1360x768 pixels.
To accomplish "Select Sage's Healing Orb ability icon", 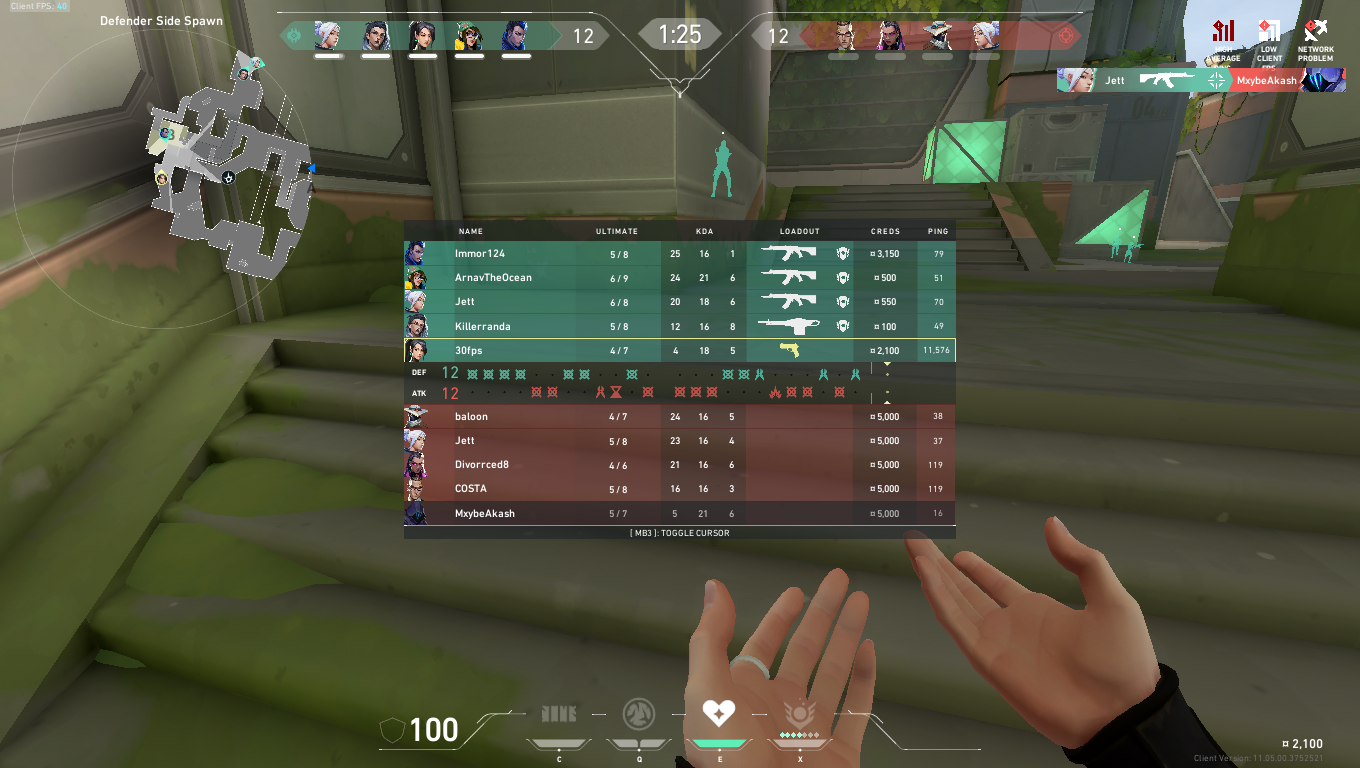I will point(719,714).
